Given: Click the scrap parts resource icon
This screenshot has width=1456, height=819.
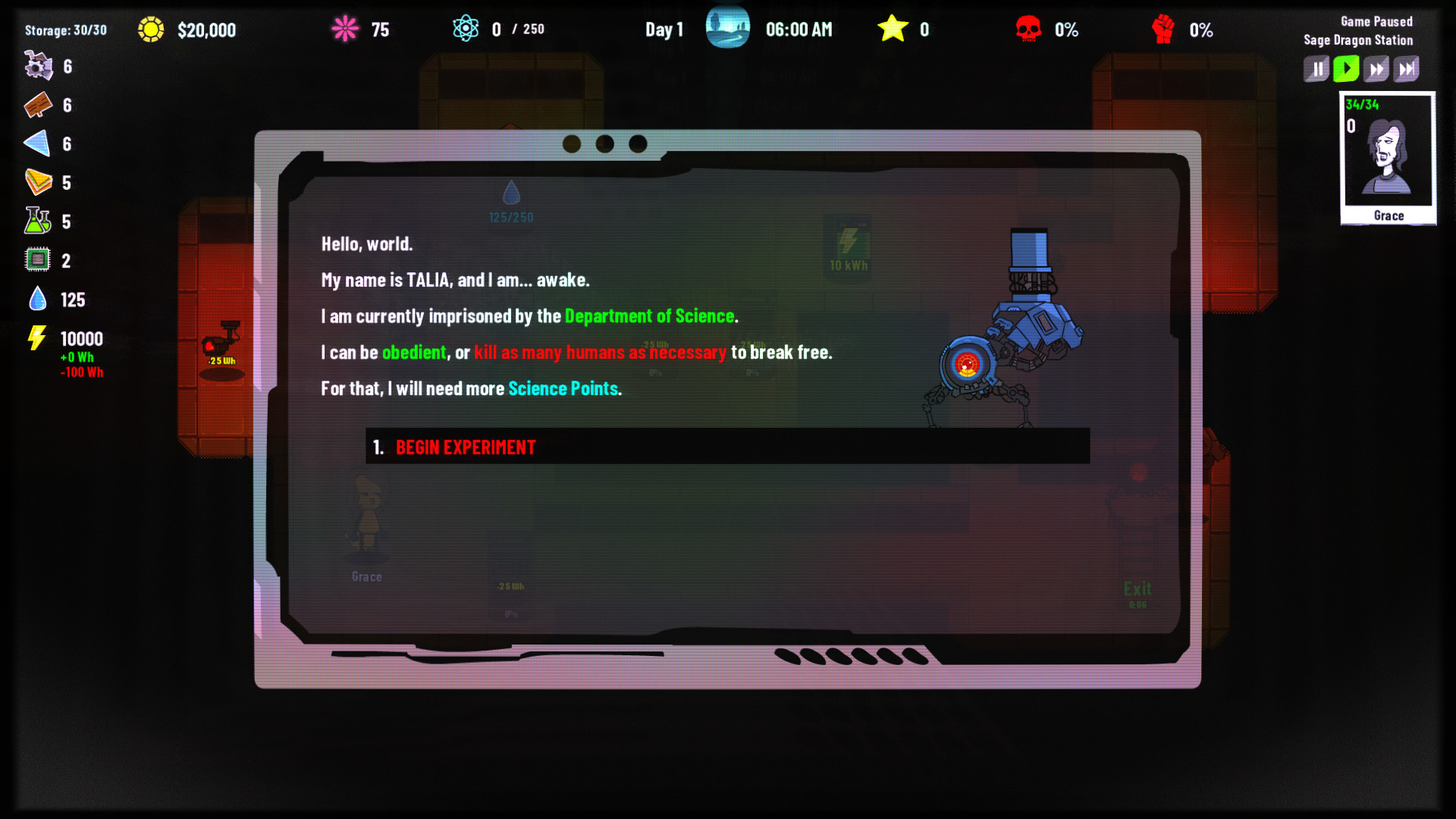Looking at the screenshot, I should click(38, 66).
